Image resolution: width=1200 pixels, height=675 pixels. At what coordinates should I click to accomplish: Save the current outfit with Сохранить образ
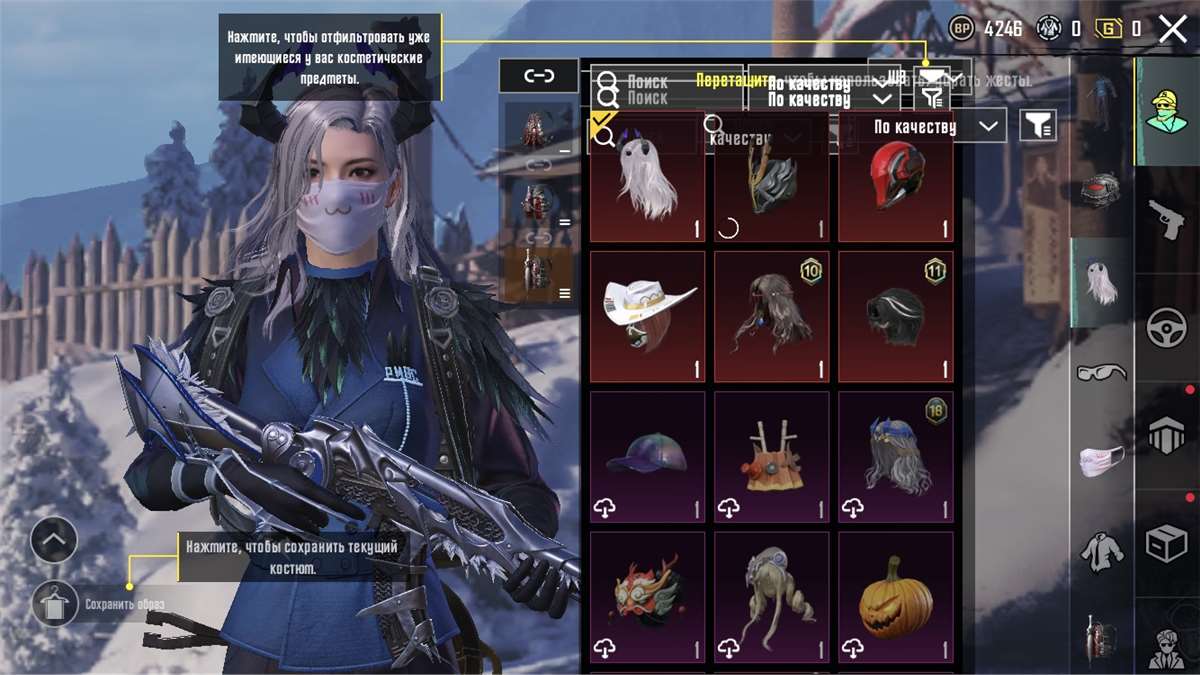coord(54,604)
